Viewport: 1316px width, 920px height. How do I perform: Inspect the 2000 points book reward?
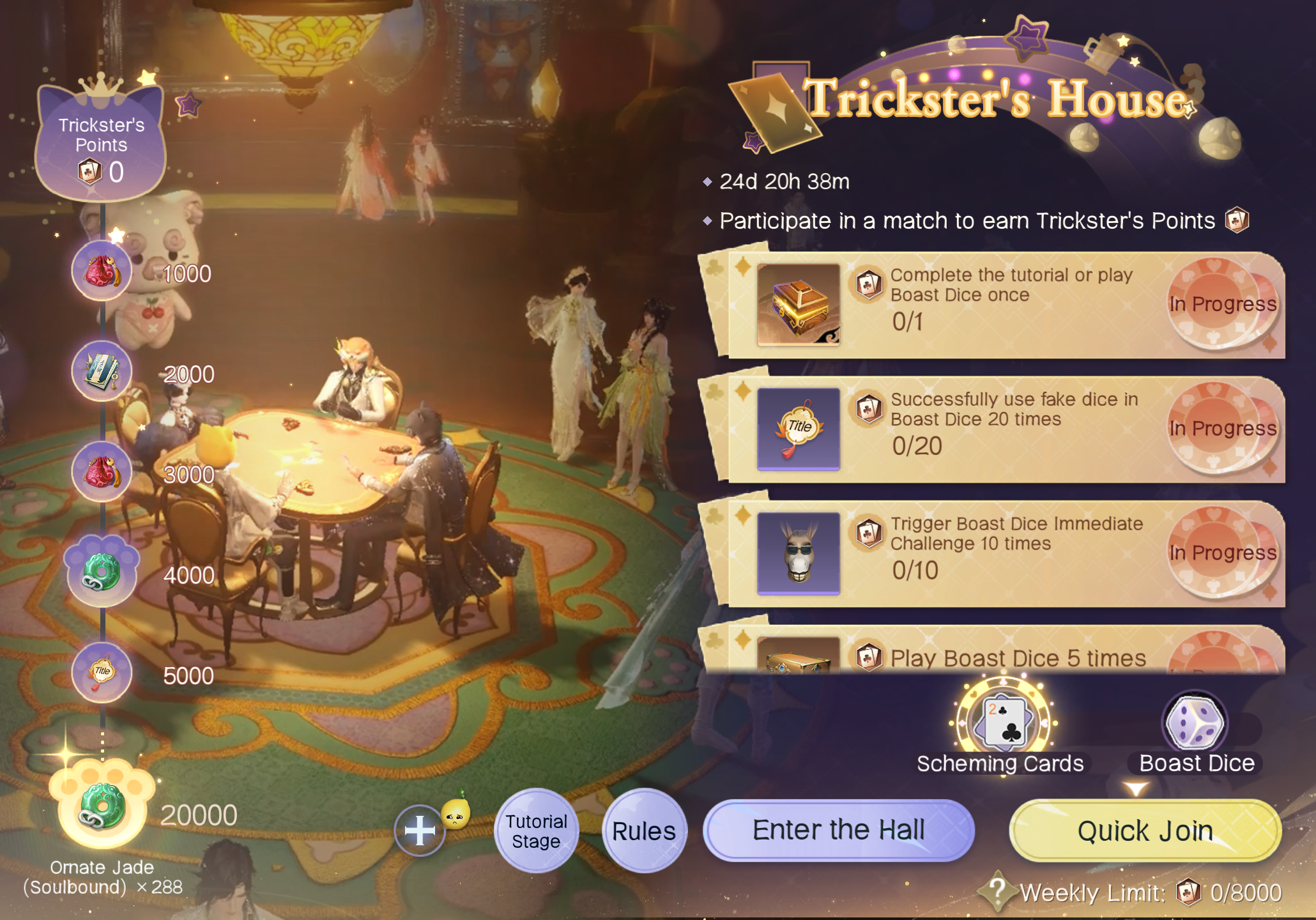pyautogui.click(x=102, y=372)
